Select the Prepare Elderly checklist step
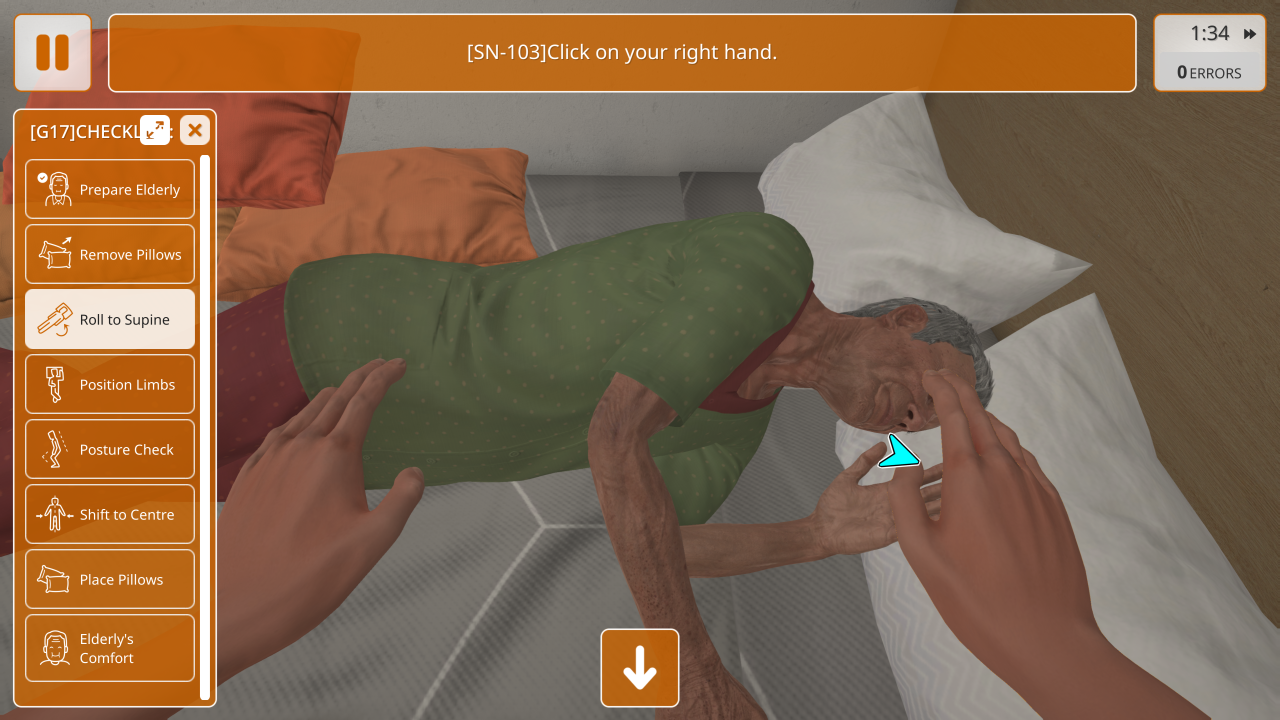 pyautogui.click(x=110, y=189)
